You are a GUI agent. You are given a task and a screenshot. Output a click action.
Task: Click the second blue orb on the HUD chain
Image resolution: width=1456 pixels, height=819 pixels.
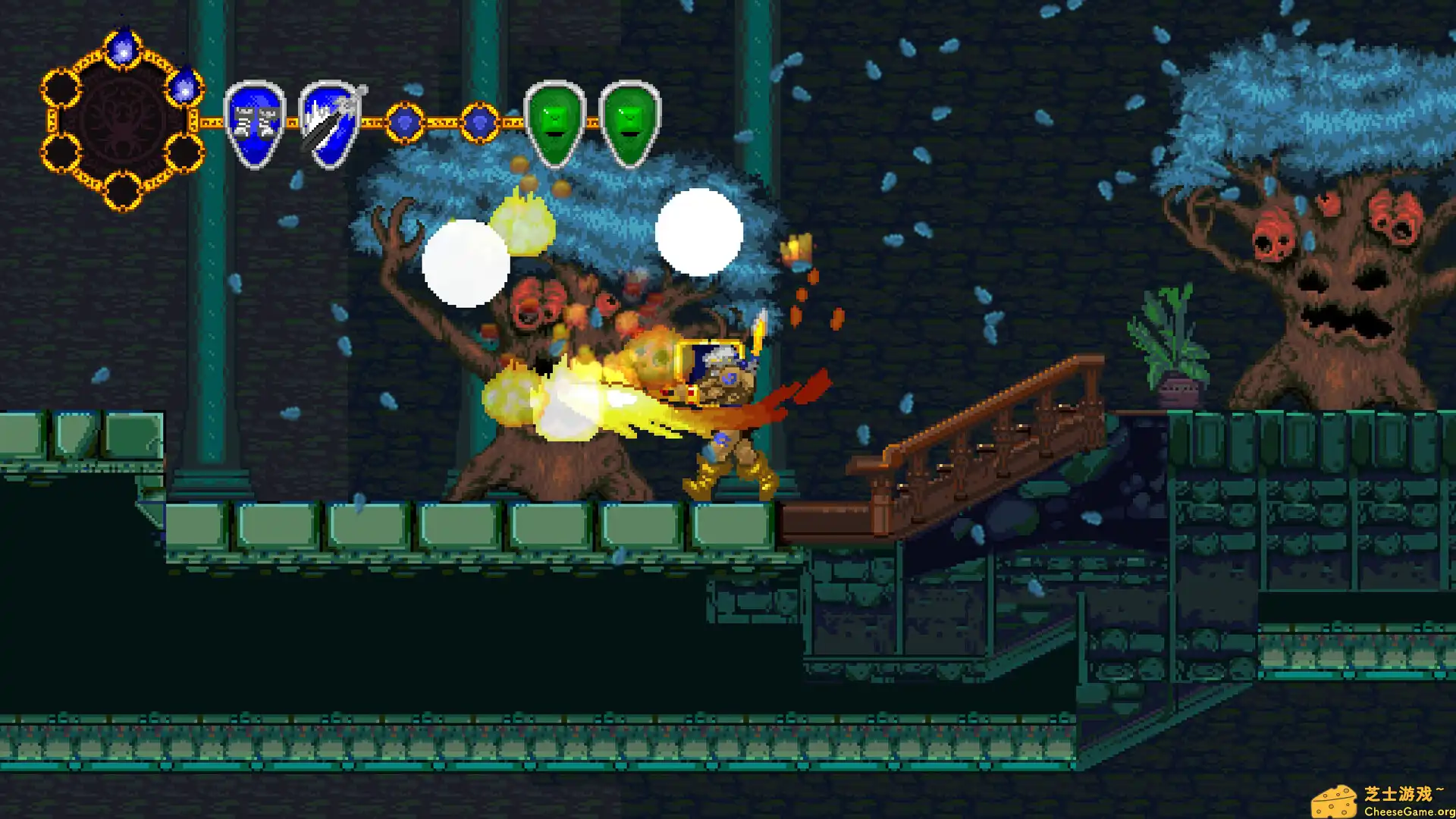(479, 119)
